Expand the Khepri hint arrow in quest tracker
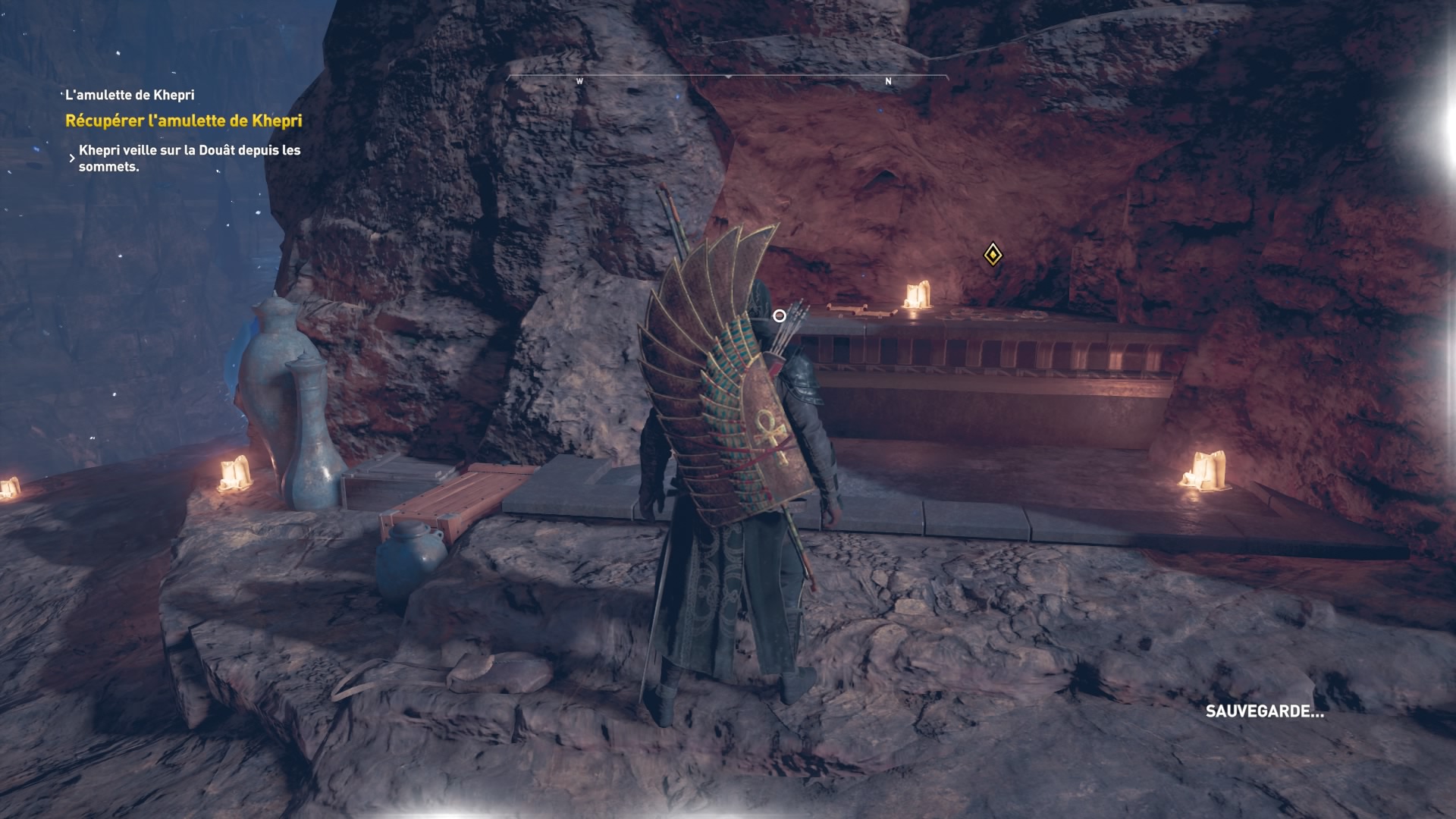 coord(72,158)
